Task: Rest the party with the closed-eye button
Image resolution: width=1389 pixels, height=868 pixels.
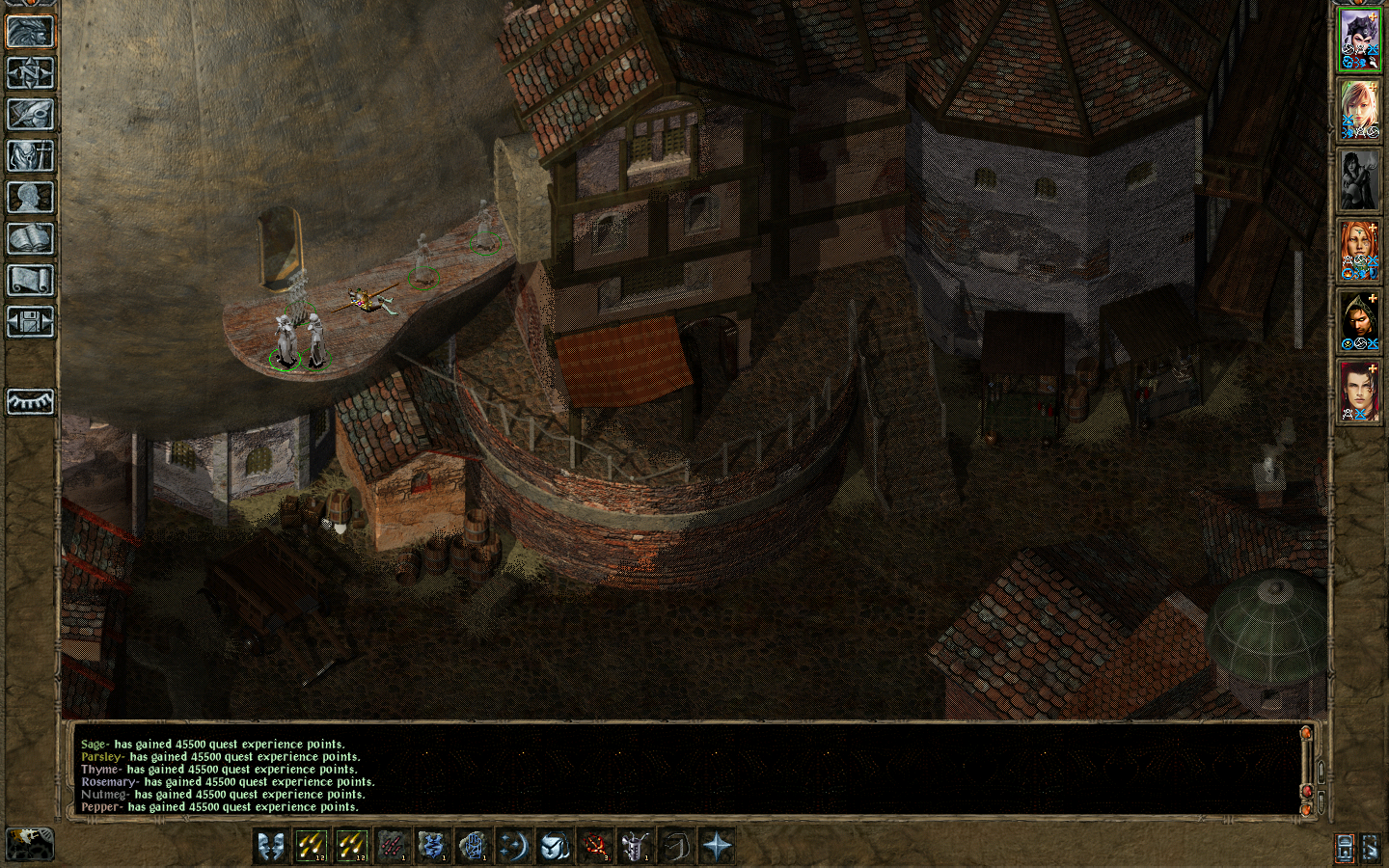Action: tap(30, 401)
